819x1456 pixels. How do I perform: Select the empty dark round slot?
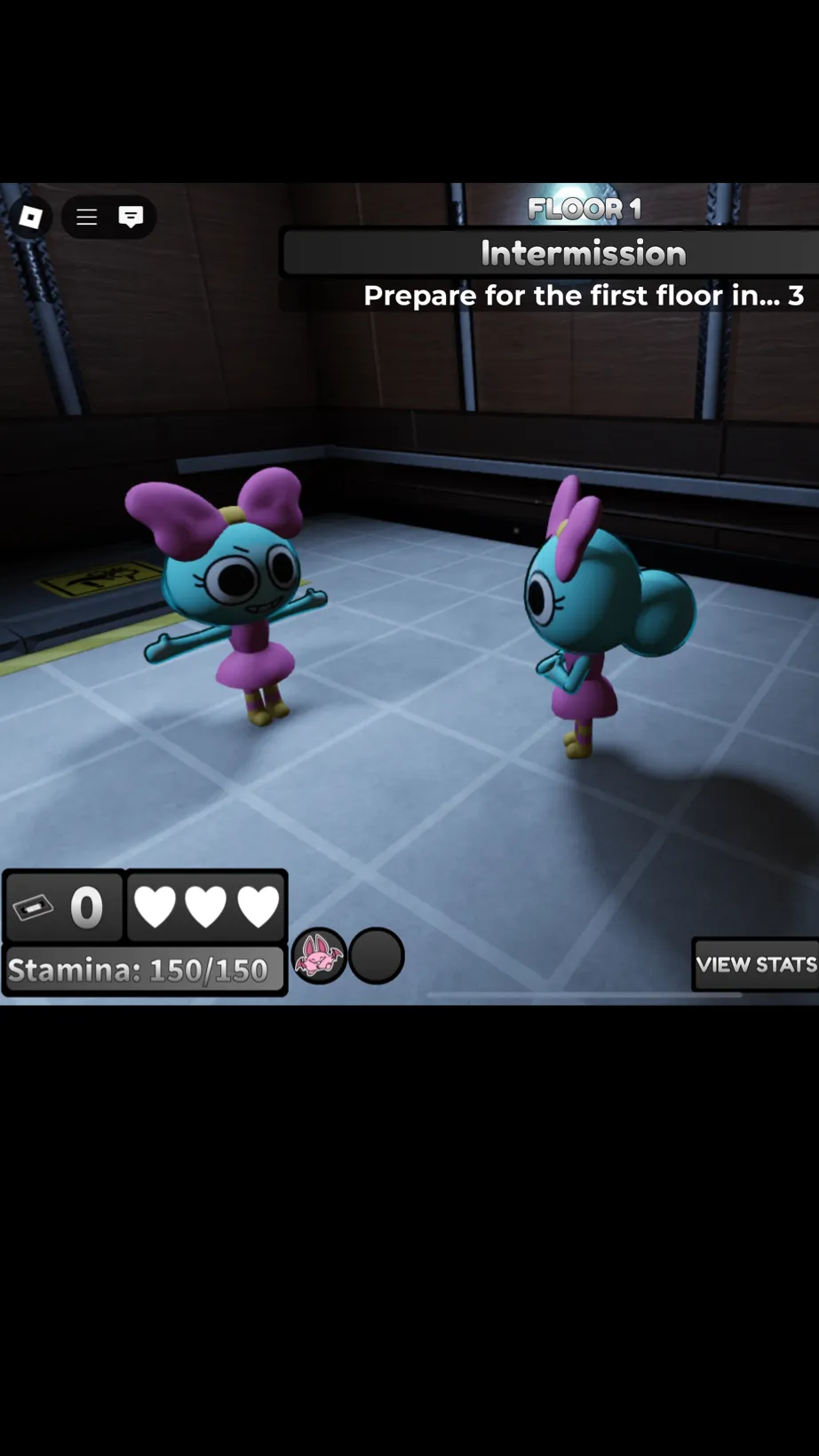point(377,956)
